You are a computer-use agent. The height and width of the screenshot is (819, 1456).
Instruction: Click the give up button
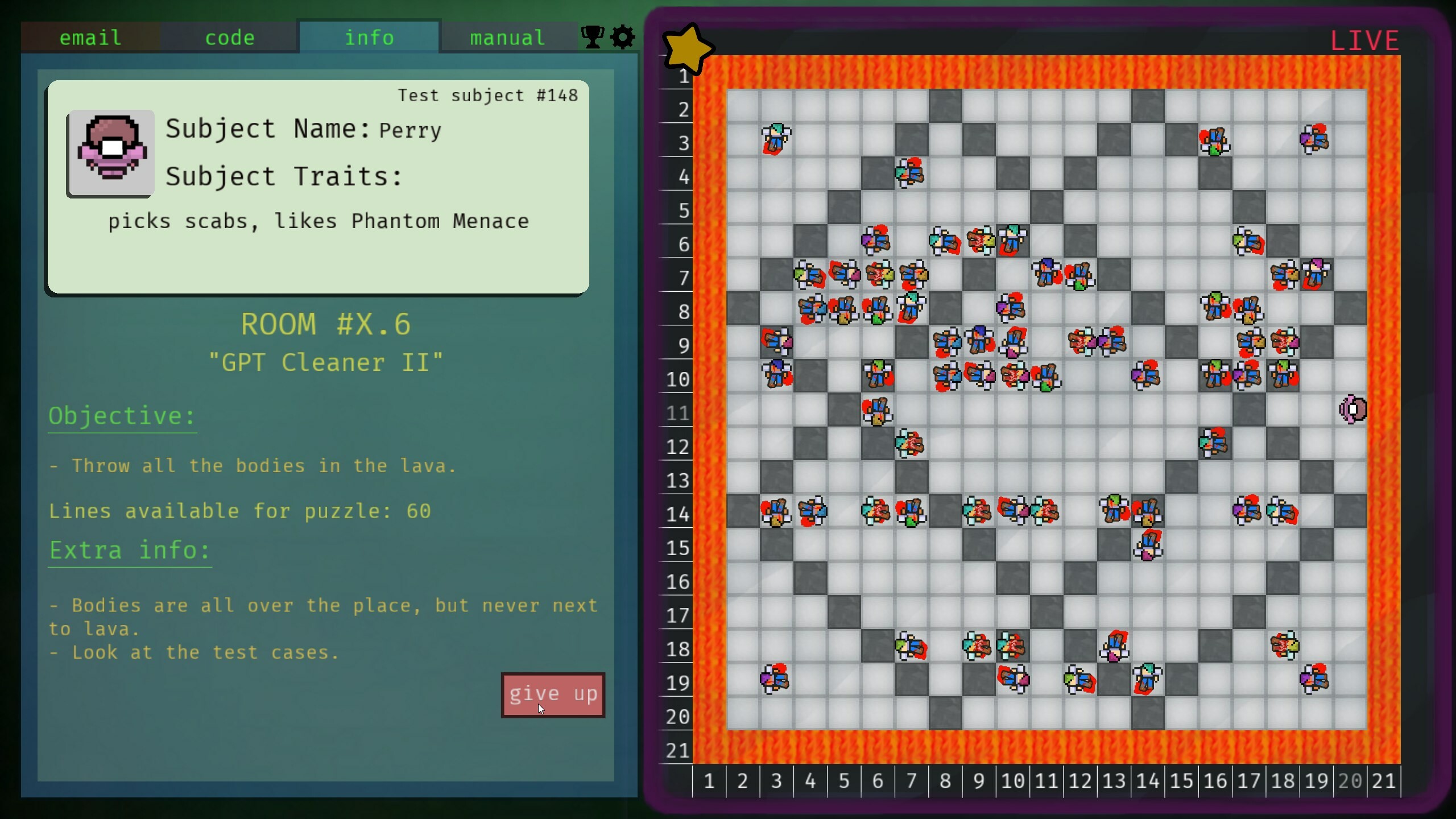coord(553,694)
